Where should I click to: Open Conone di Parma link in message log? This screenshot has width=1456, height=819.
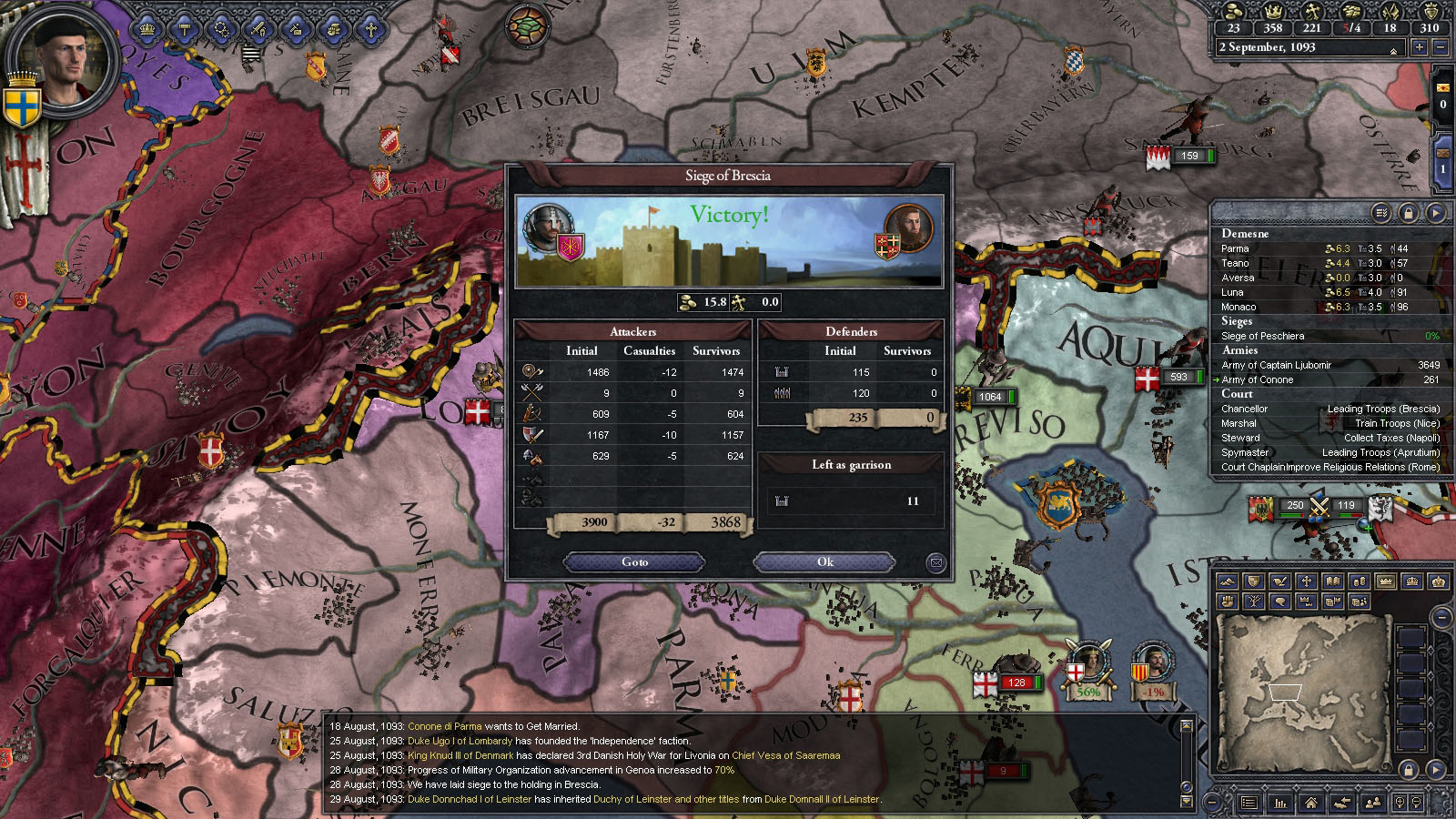[445, 726]
